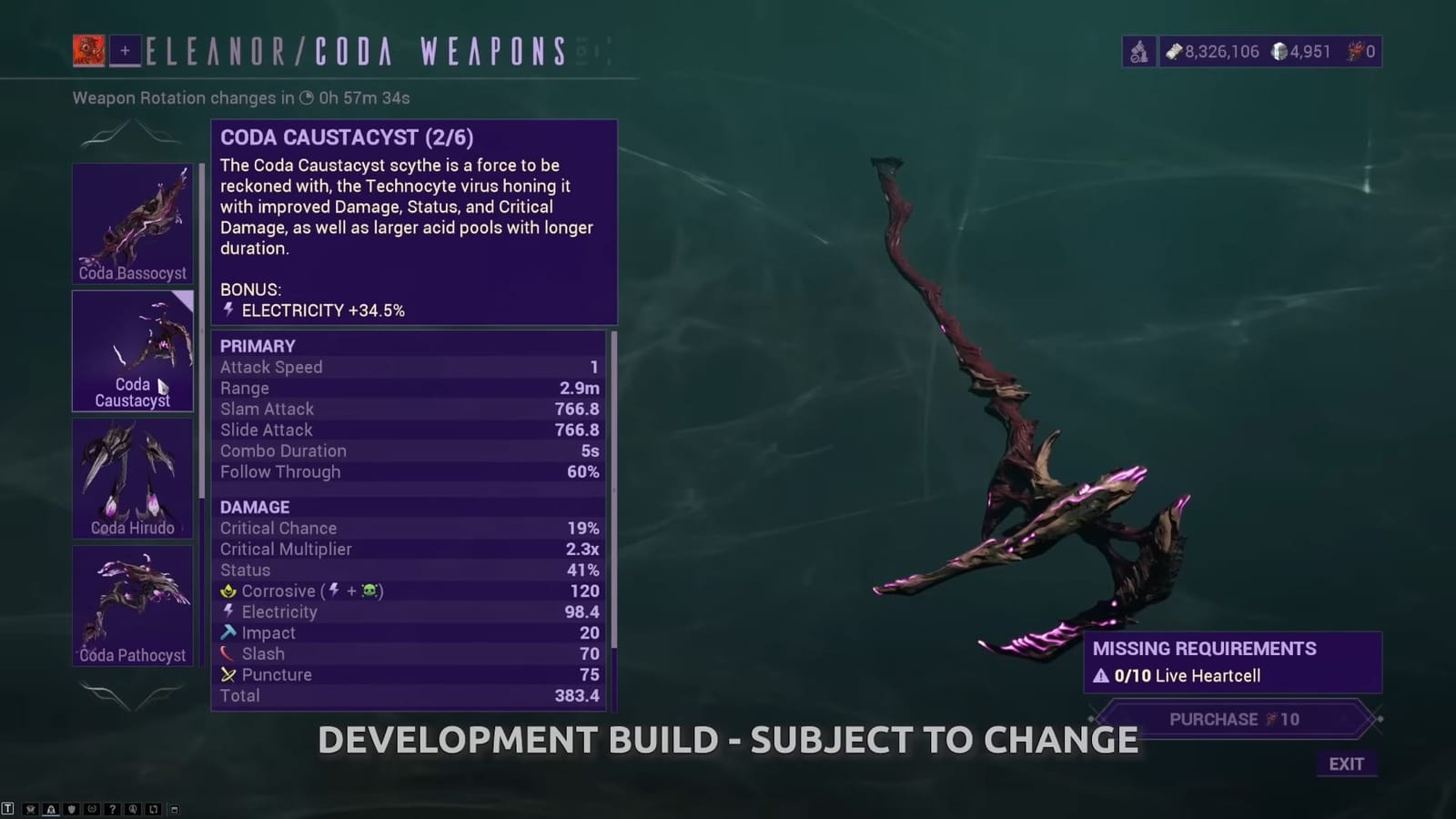Click the plus icon next to the clan emblem
The height and width of the screenshot is (819, 1456).
click(x=127, y=49)
